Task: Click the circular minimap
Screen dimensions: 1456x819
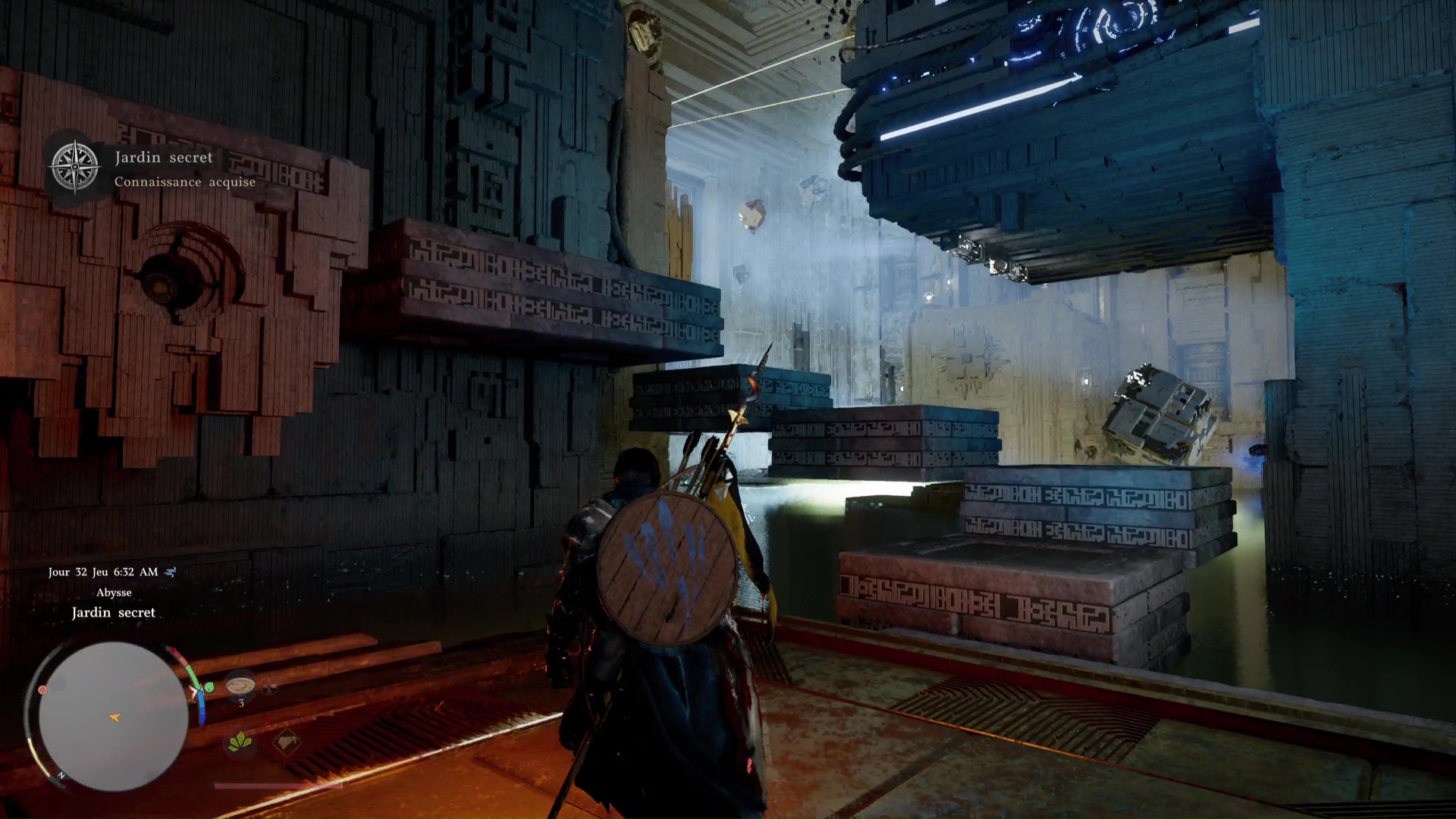Action: [x=113, y=716]
